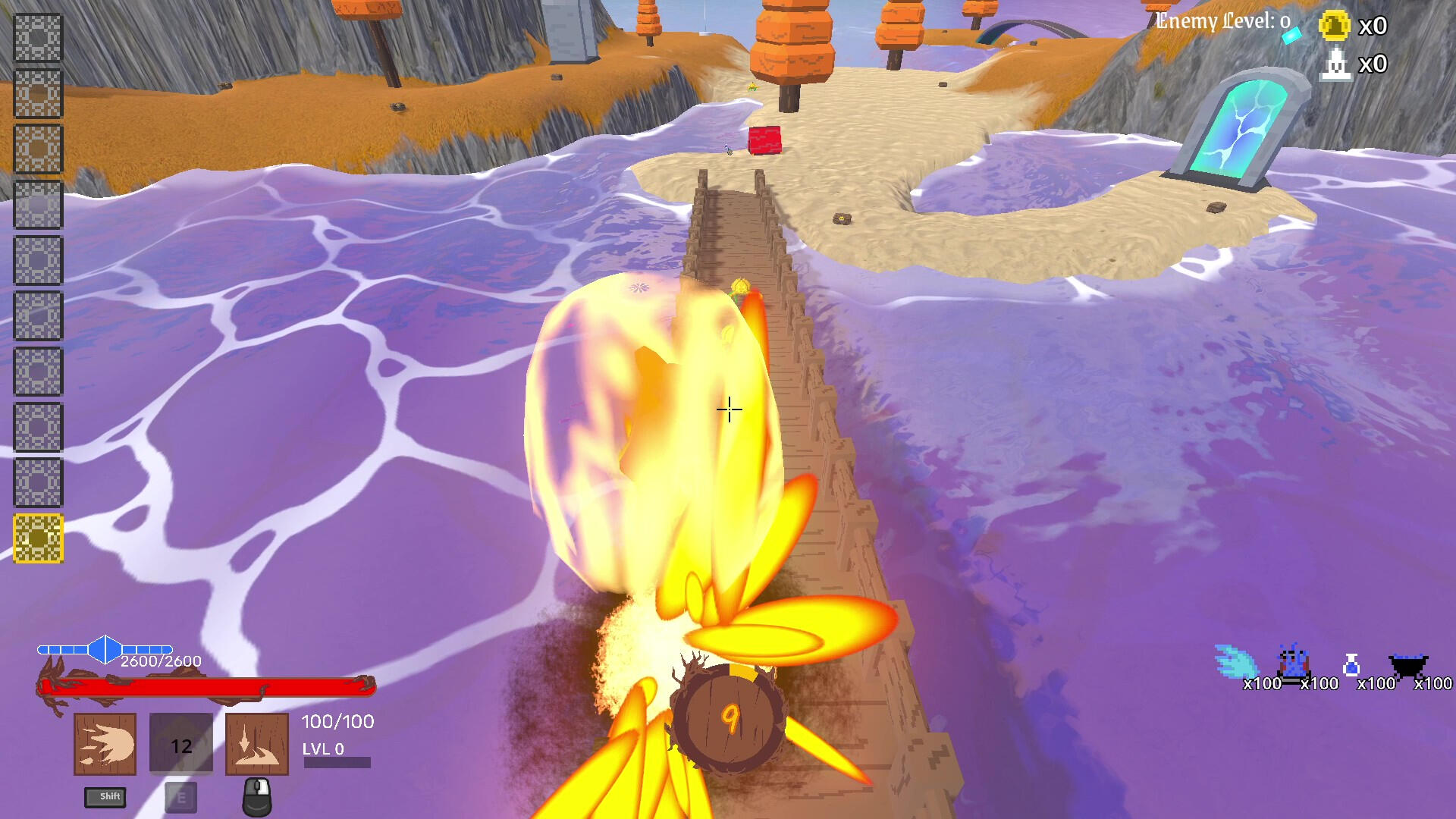Activate the fire dash ability icon
1456x819 pixels.
[x=105, y=744]
